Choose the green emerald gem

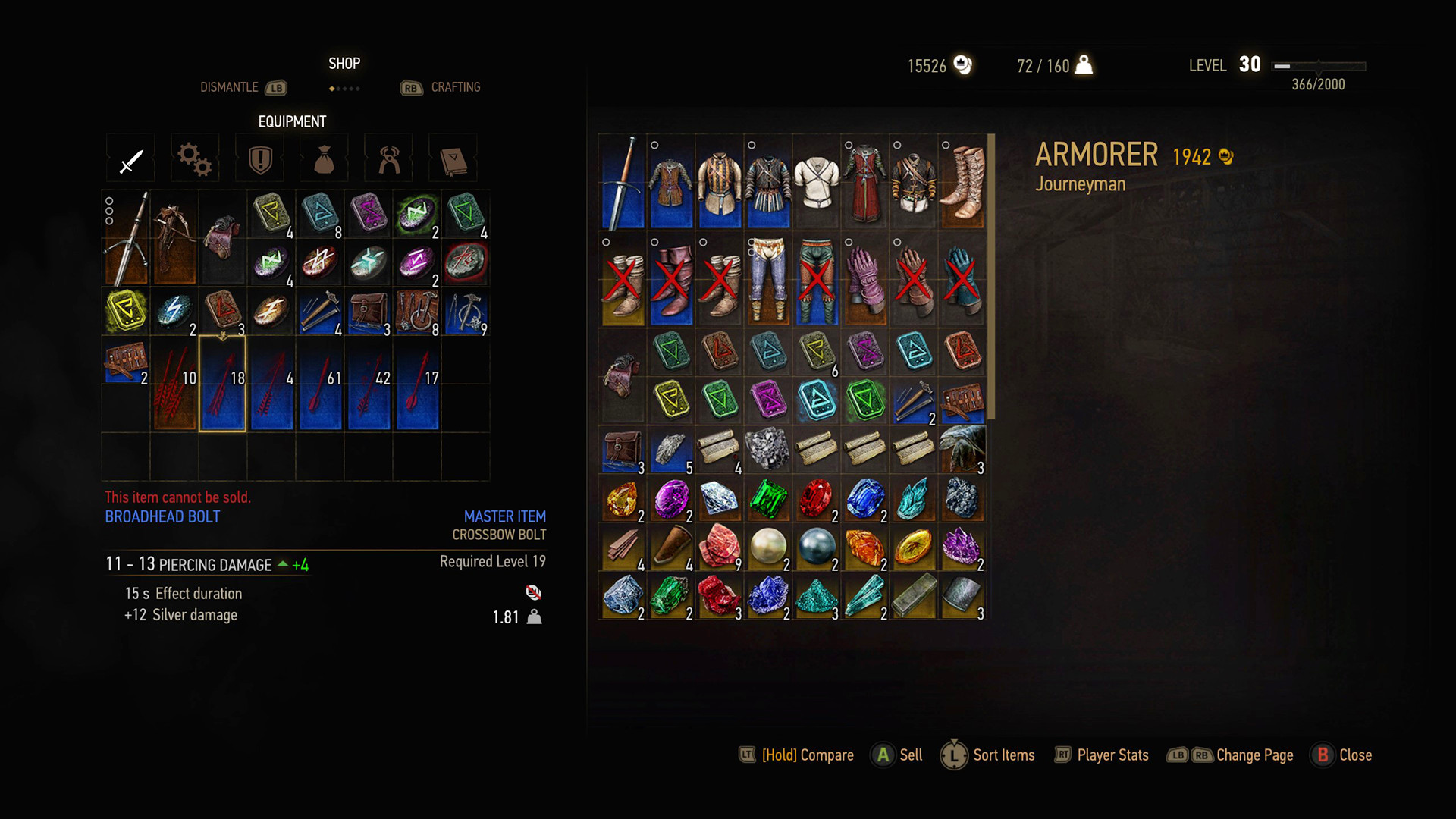768,499
